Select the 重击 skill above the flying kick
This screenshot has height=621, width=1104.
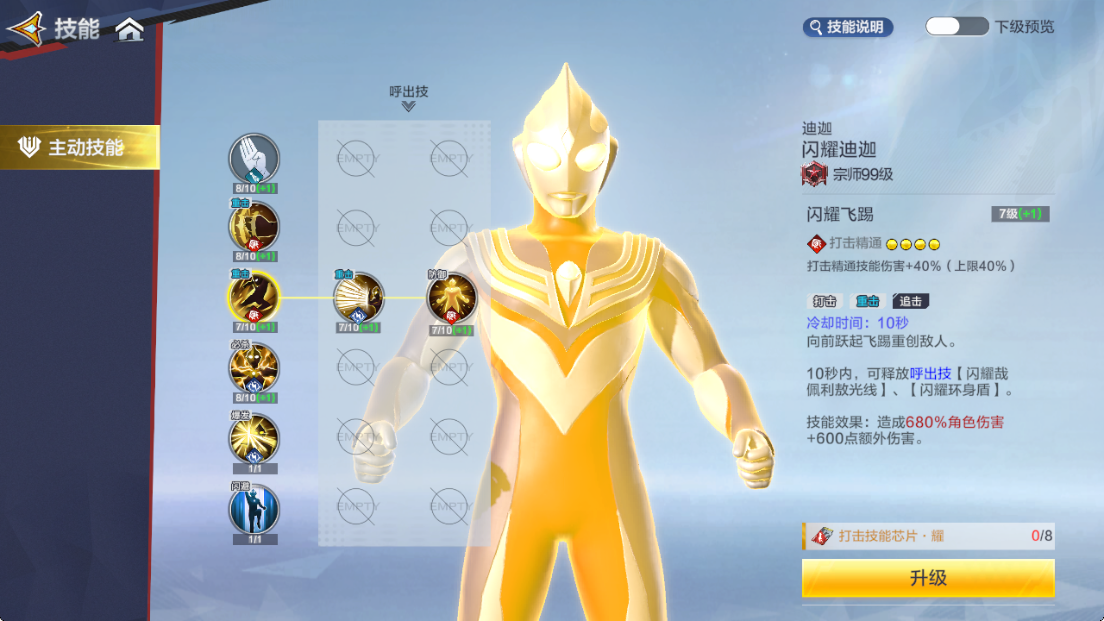[254, 227]
